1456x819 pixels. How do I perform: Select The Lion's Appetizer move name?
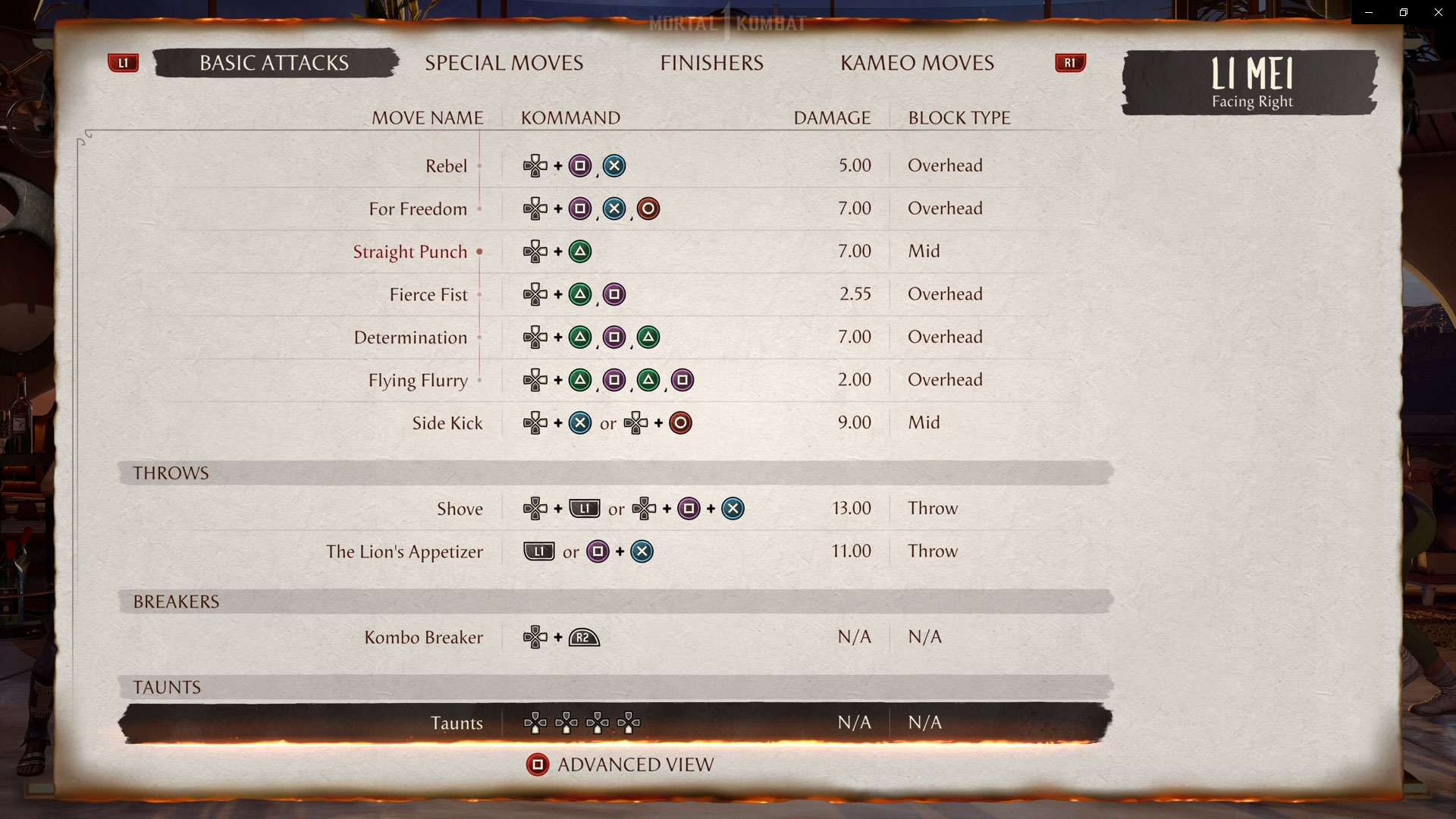coord(404,551)
